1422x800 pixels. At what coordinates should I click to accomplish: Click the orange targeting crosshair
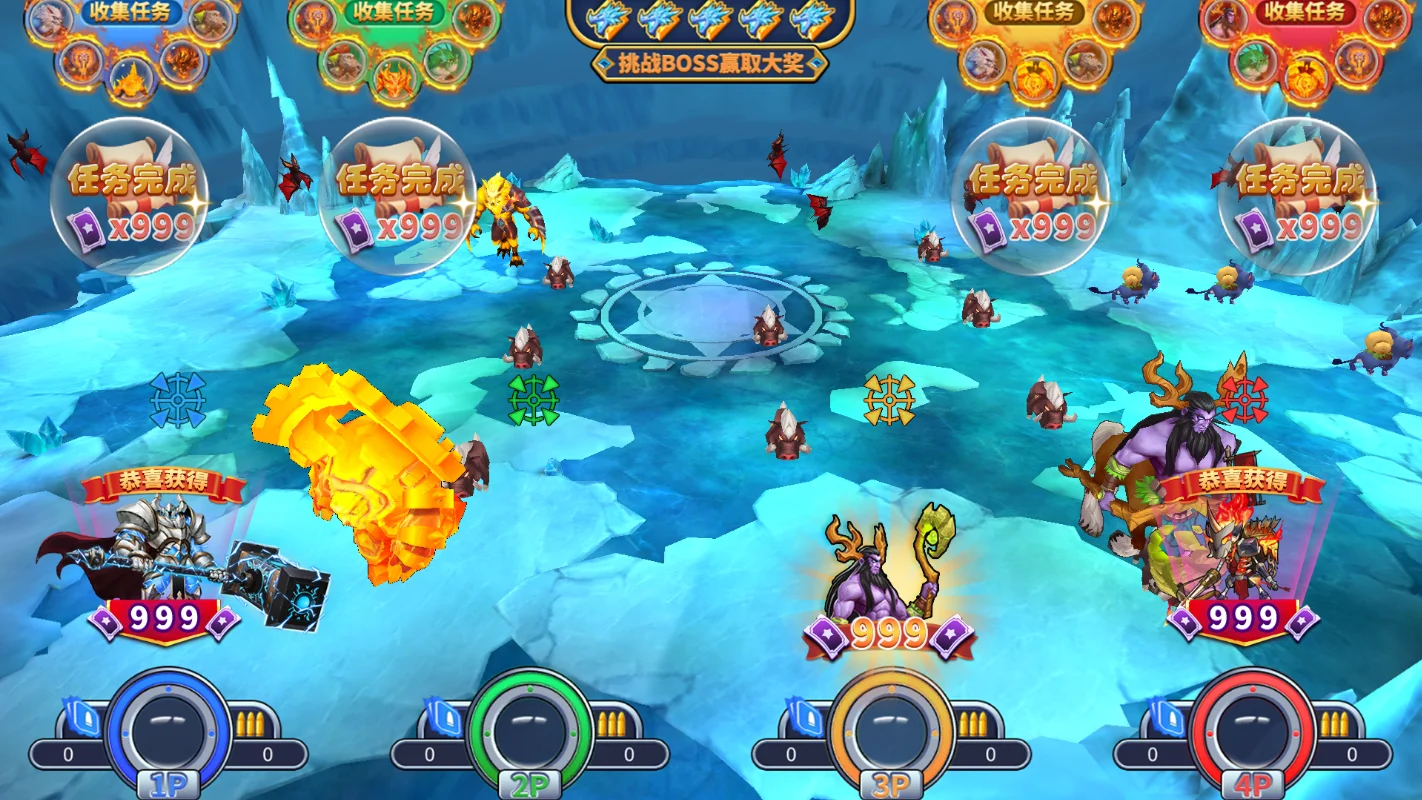[889, 400]
